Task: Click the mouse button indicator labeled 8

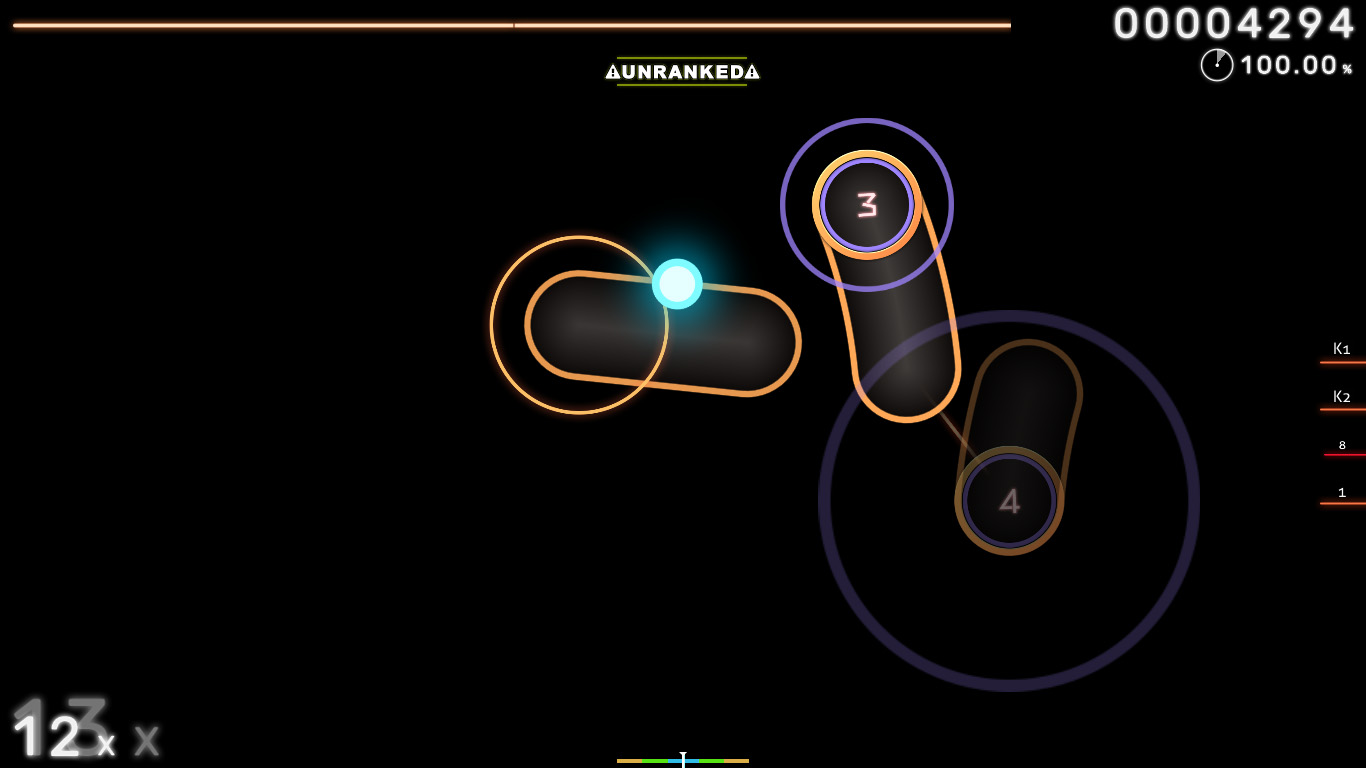Action: tap(1341, 444)
